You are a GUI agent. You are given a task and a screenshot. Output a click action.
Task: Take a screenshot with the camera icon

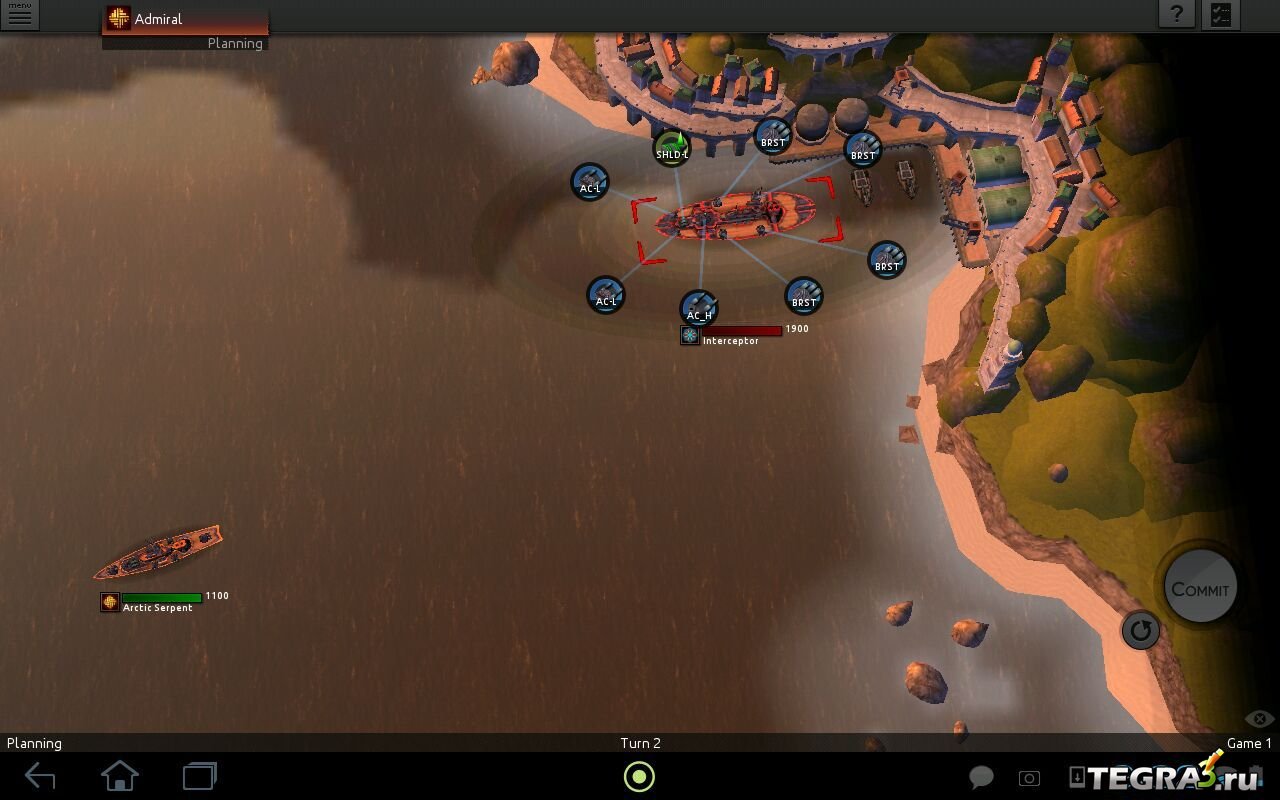[x=1029, y=778]
